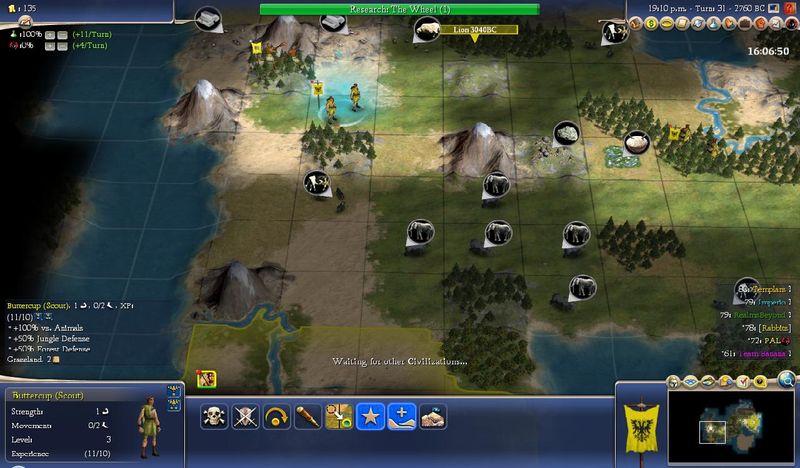Select the crossed-out sleep unit action
This screenshot has width=800, height=468.
(x=246, y=415)
